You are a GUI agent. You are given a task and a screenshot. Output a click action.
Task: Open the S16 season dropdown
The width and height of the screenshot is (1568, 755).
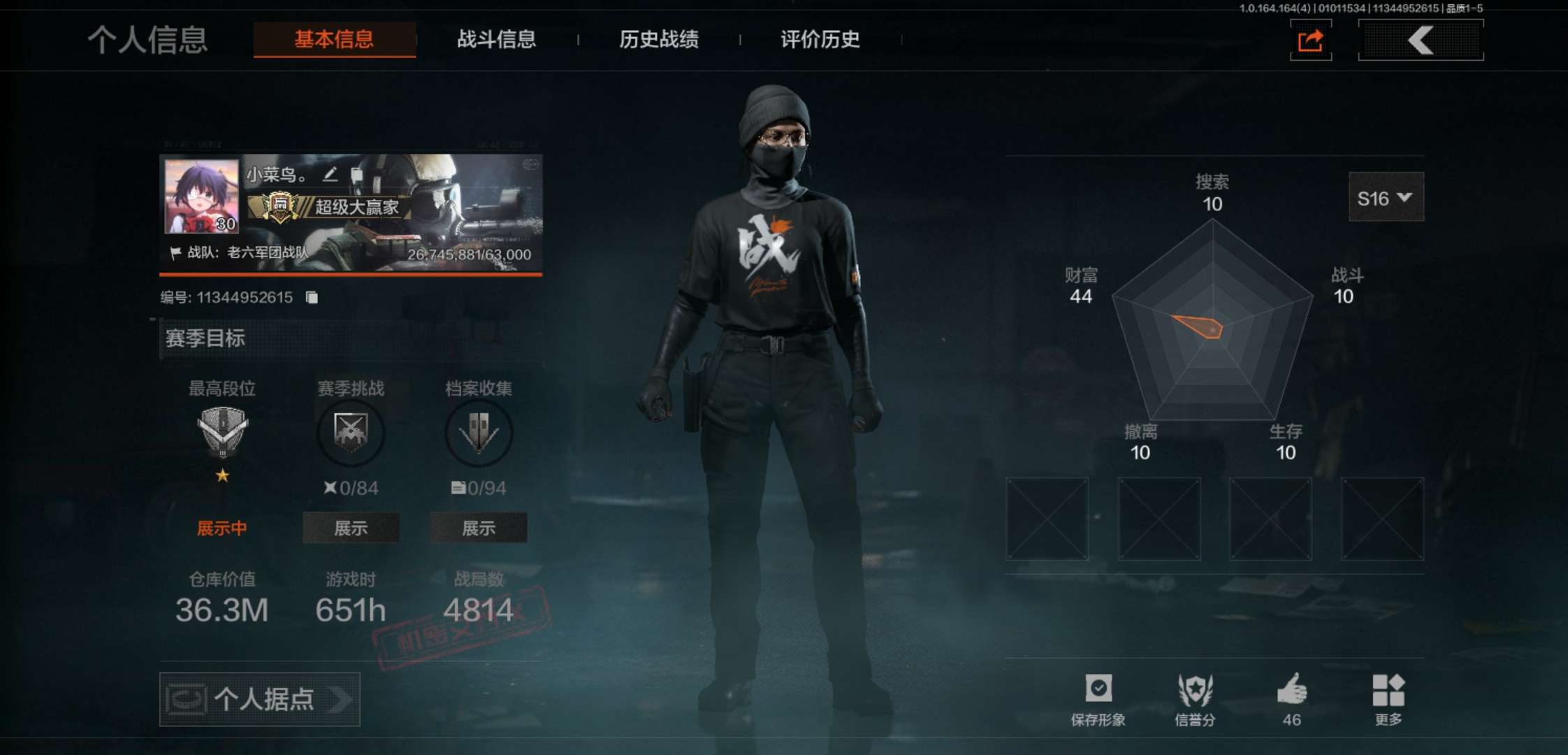1386,197
